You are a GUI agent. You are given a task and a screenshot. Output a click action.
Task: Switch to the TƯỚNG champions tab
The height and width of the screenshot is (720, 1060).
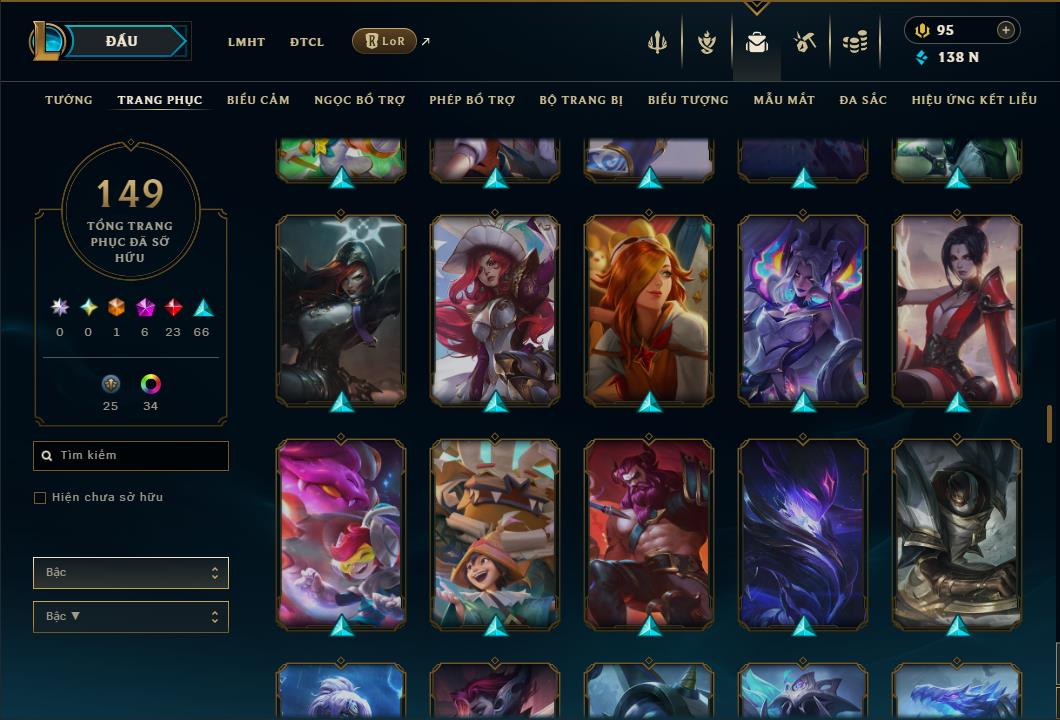pyautogui.click(x=69, y=100)
